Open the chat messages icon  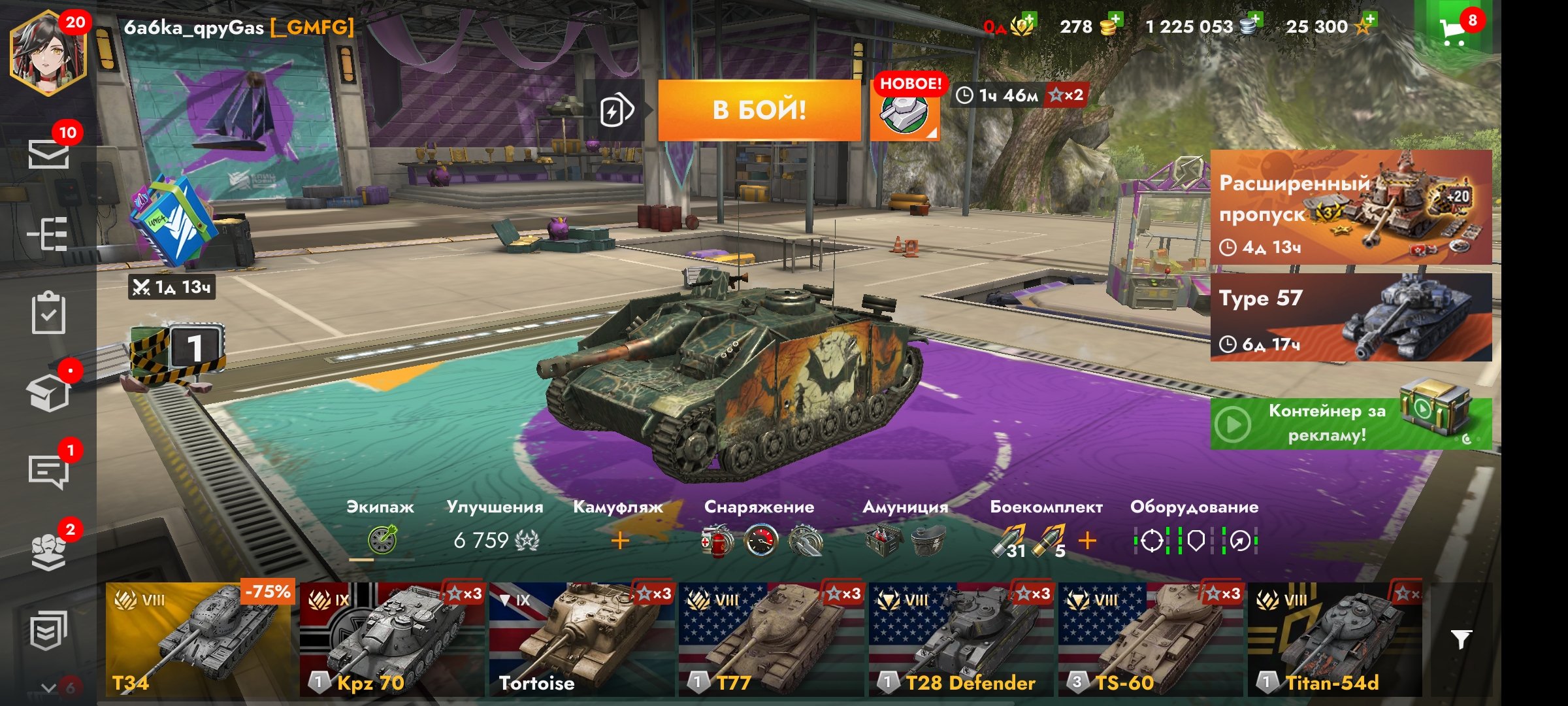(x=49, y=470)
